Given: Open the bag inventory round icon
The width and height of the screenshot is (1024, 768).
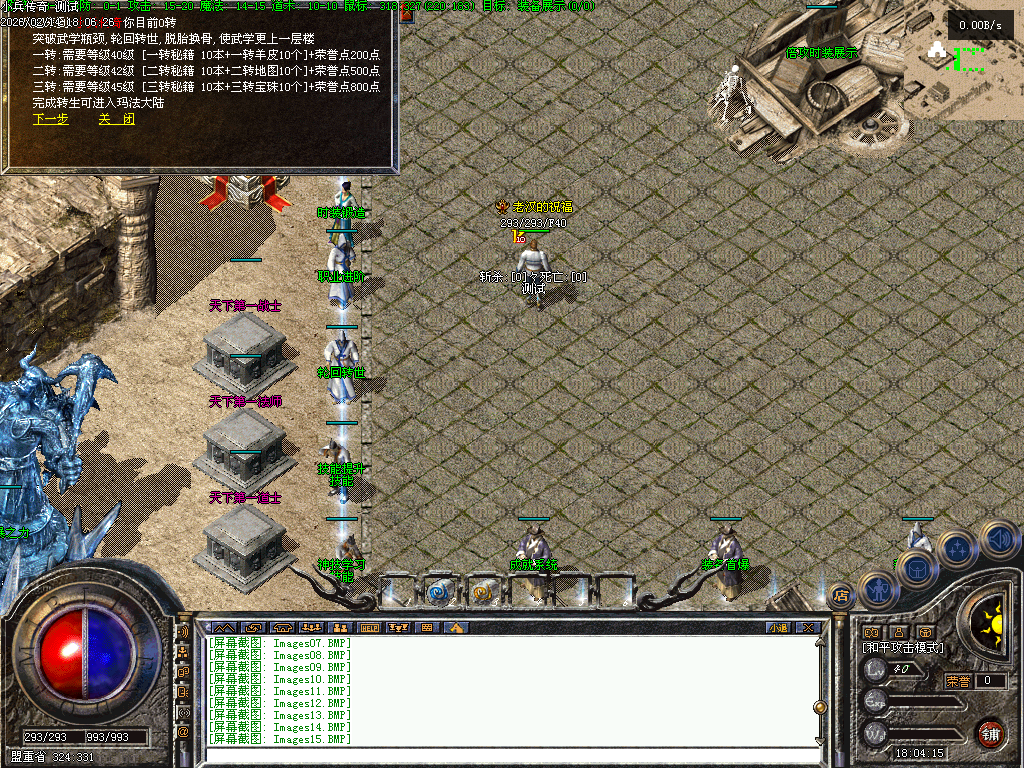Looking at the screenshot, I should pos(915,569).
